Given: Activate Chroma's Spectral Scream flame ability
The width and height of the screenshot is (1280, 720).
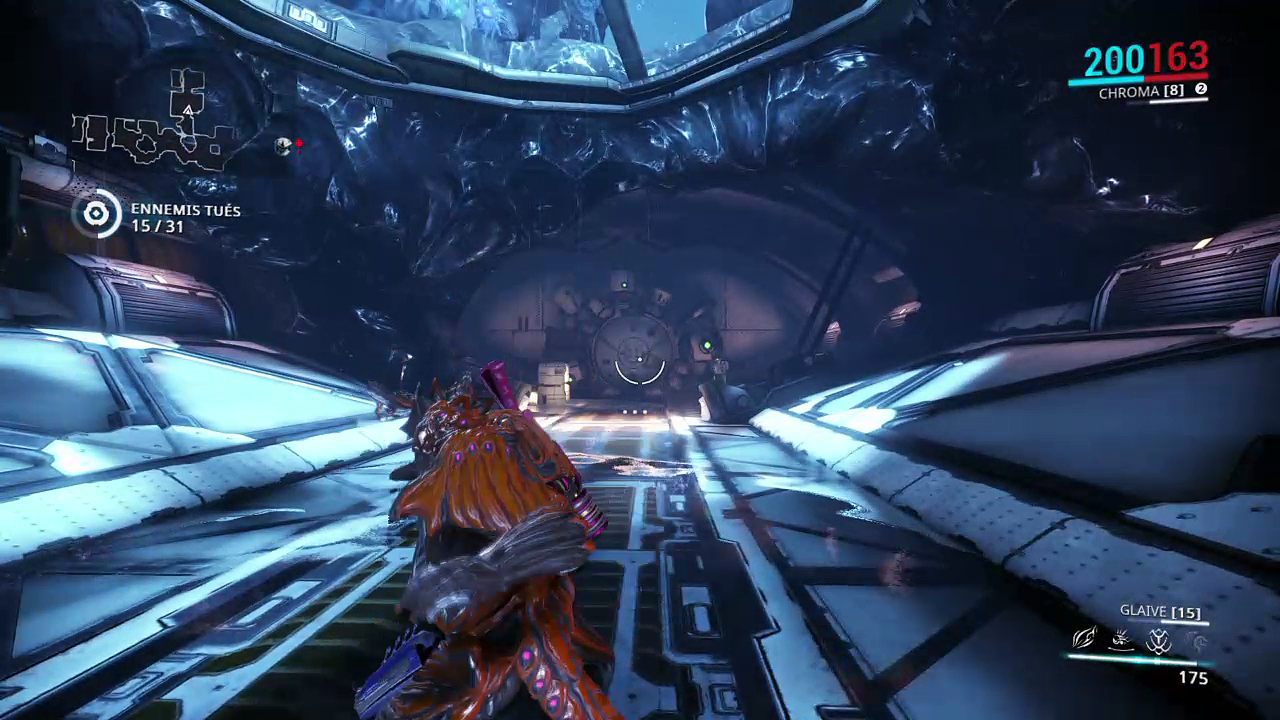Looking at the screenshot, I should [1084, 638].
